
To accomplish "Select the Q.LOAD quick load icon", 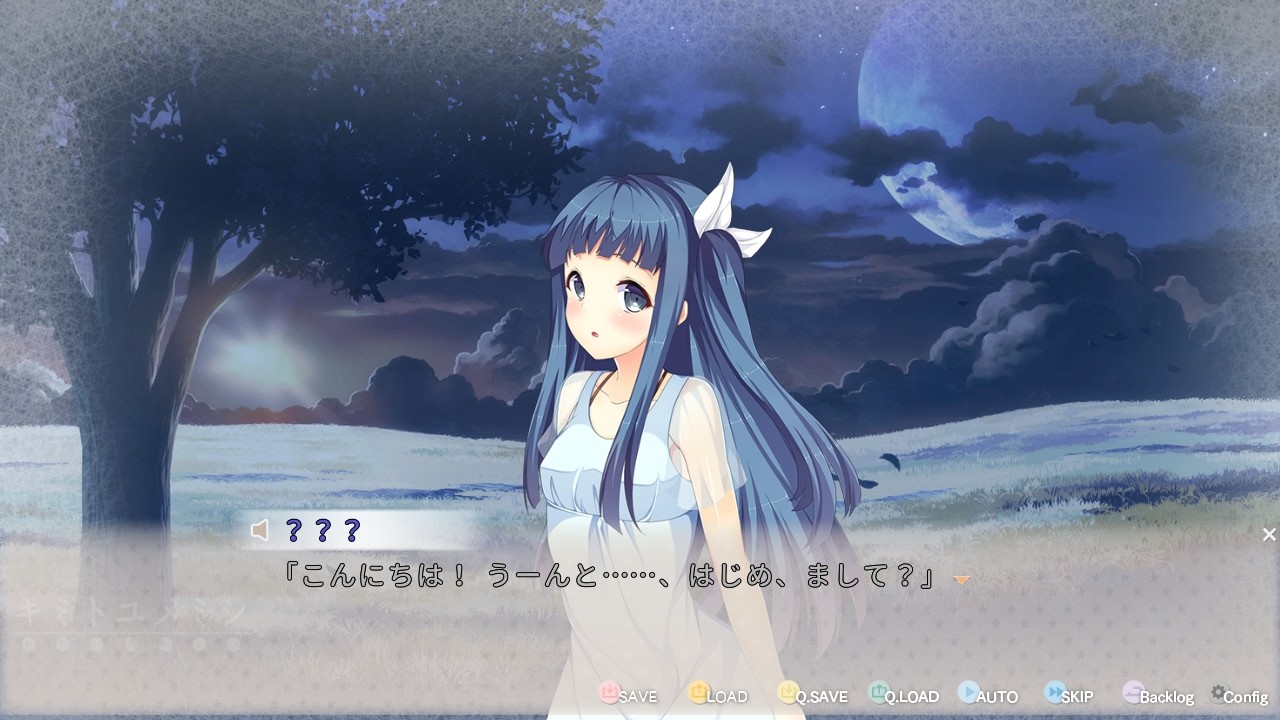I will pos(876,695).
